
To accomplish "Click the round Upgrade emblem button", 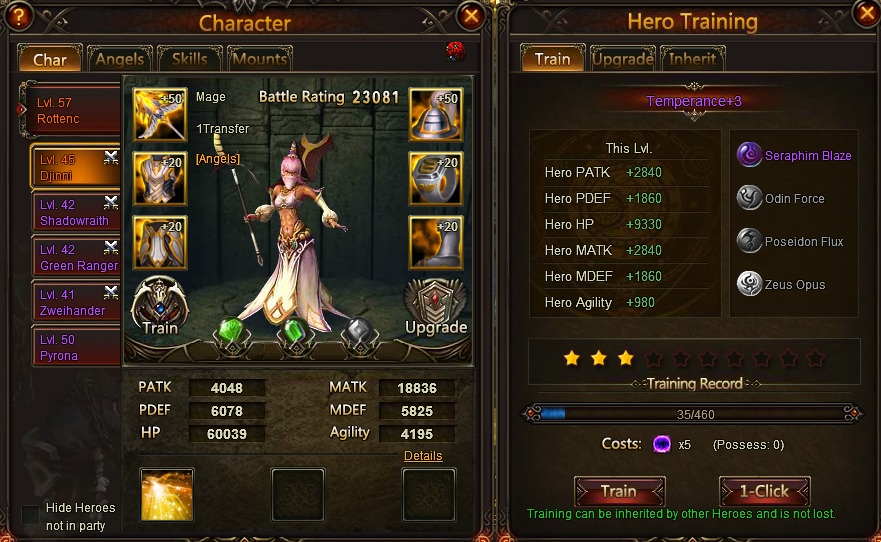I will point(435,305).
